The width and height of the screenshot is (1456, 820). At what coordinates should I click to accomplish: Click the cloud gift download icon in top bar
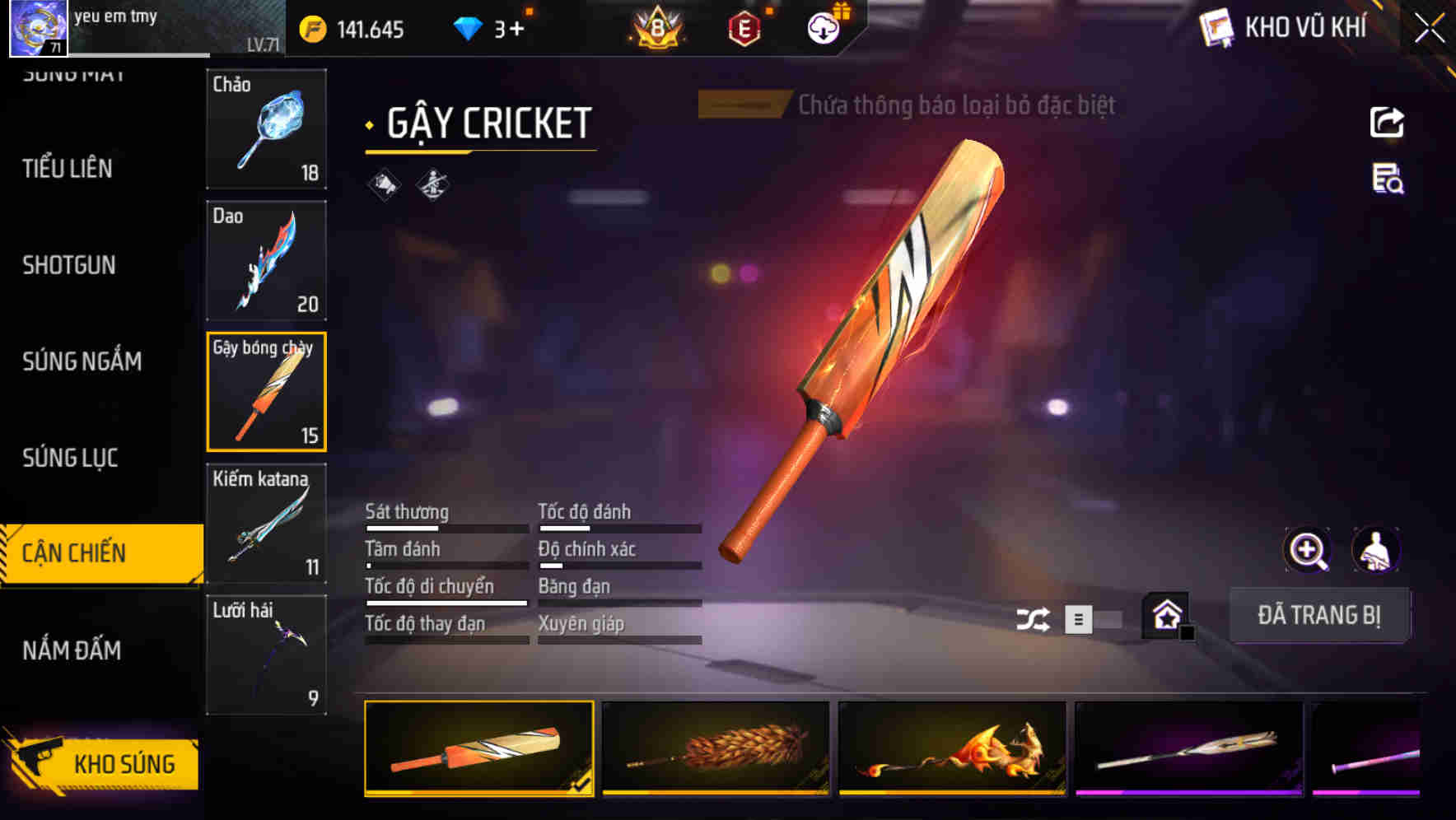tap(824, 26)
